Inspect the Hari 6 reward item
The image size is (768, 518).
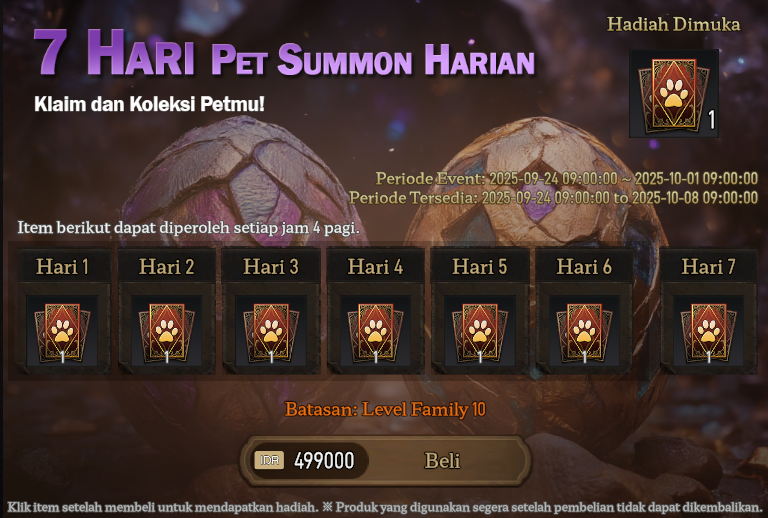point(583,329)
